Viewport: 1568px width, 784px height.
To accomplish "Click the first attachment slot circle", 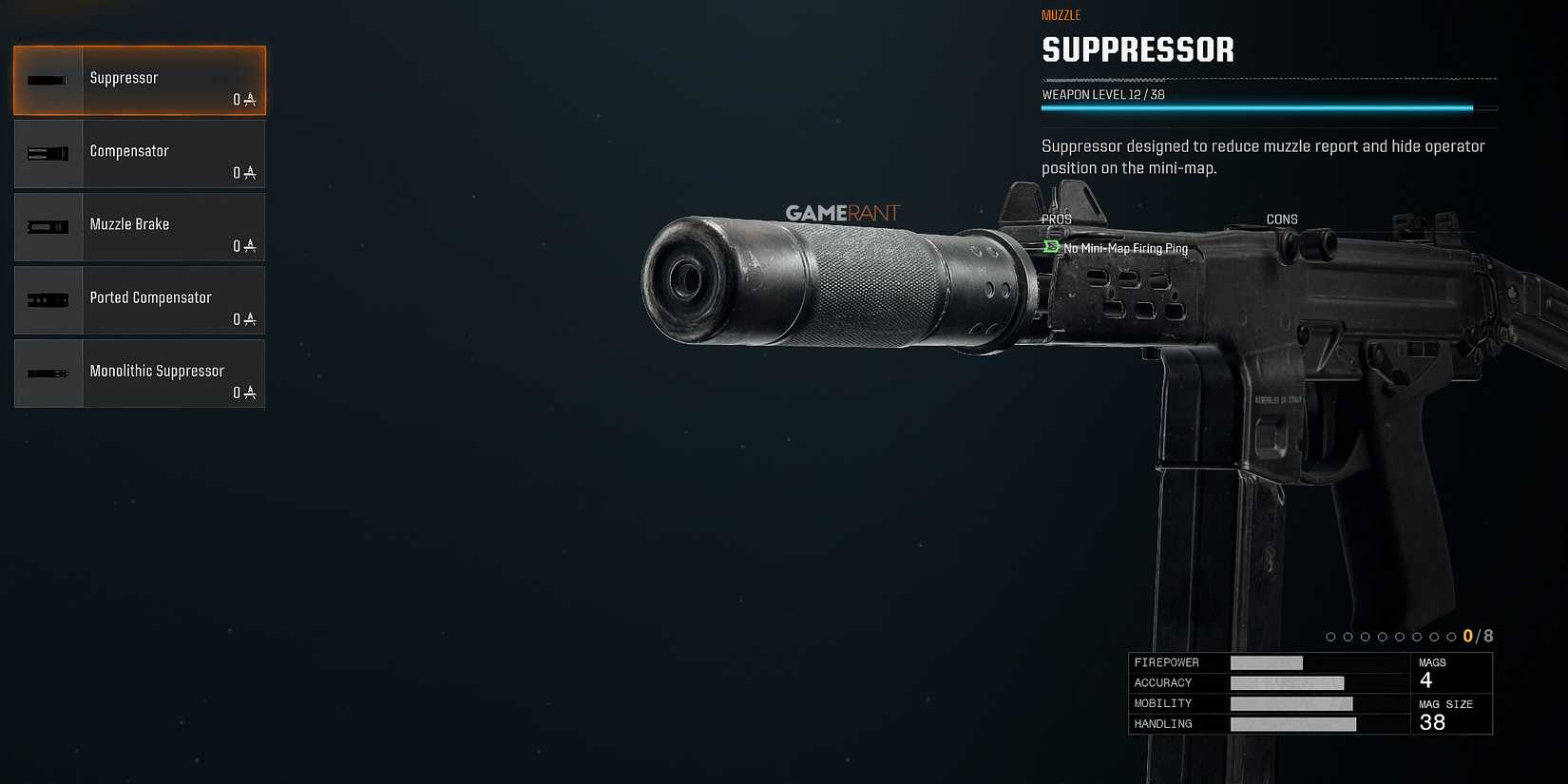I will (x=1329, y=636).
